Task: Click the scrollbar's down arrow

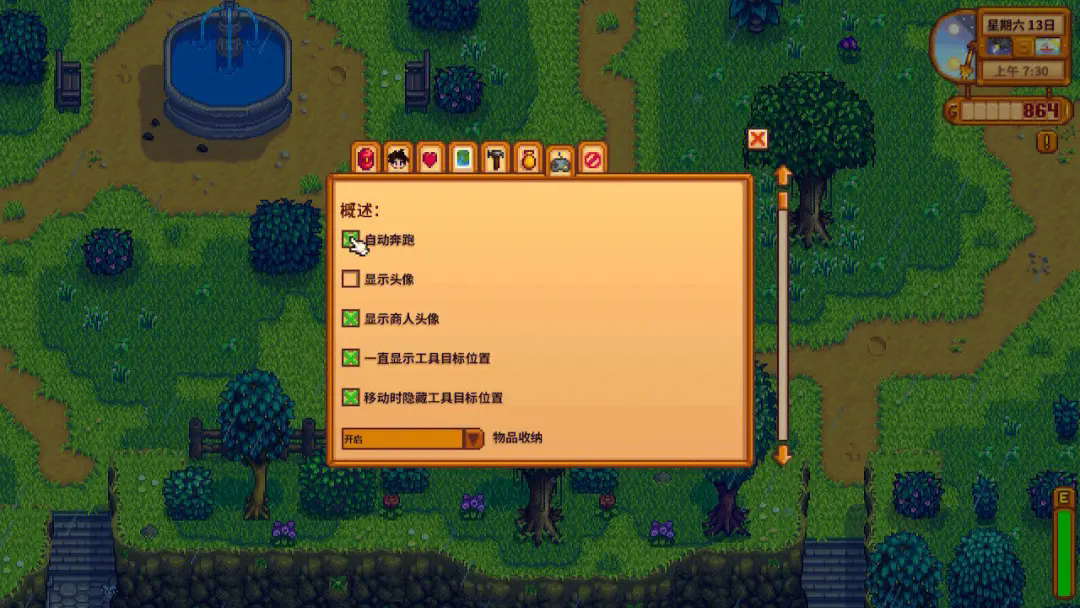Action: point(783,455)
